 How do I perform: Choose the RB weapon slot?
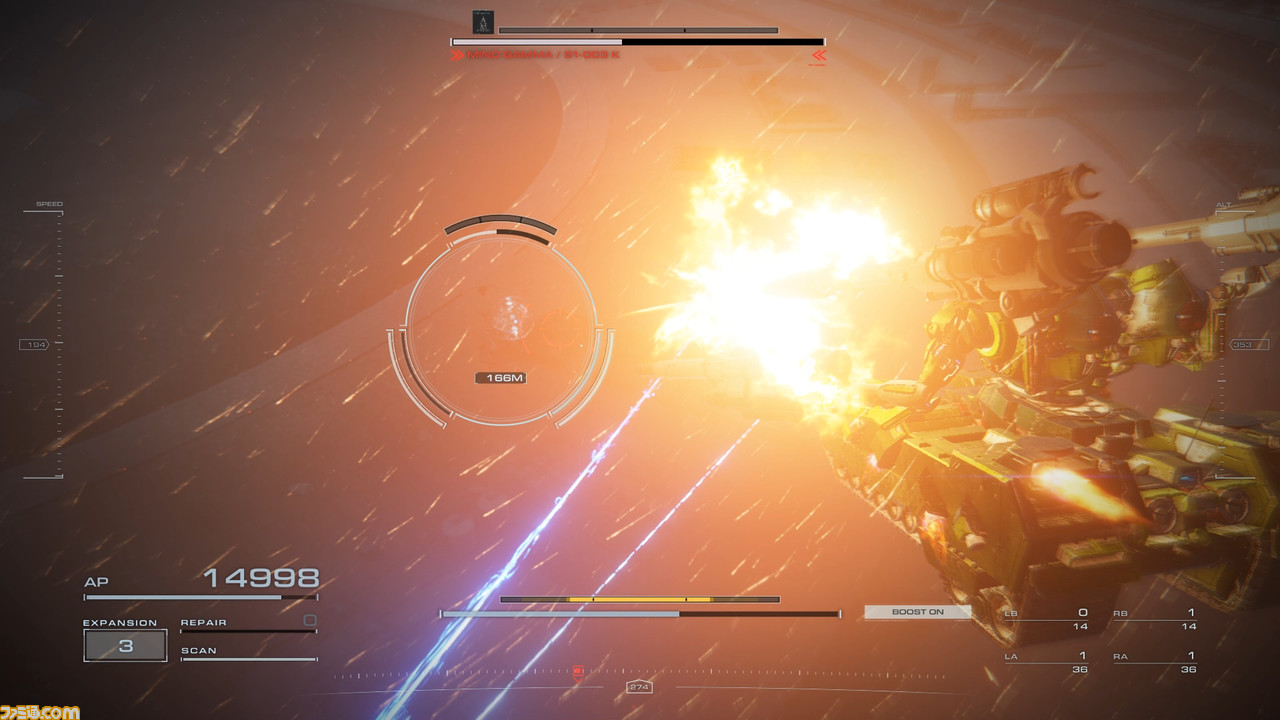tap(1154, 619)
